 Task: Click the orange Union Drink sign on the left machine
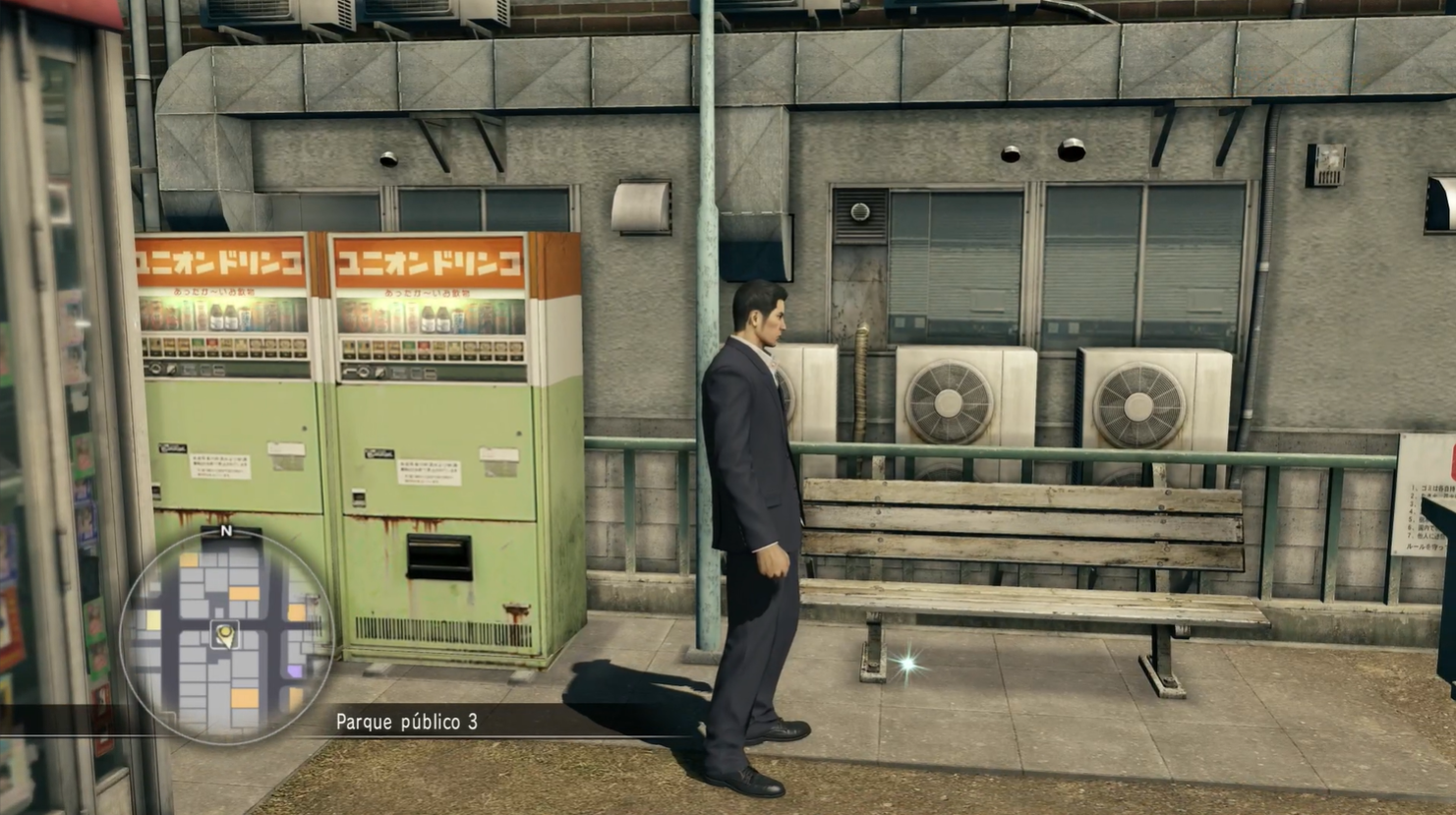[218, 259]
